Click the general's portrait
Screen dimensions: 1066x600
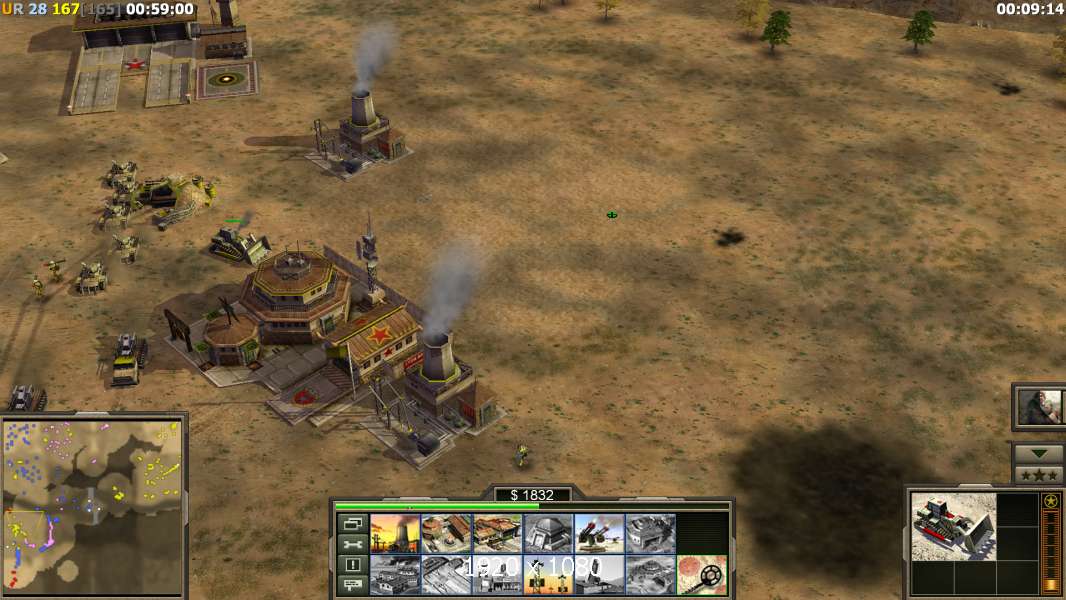[x=1039, y=407]
